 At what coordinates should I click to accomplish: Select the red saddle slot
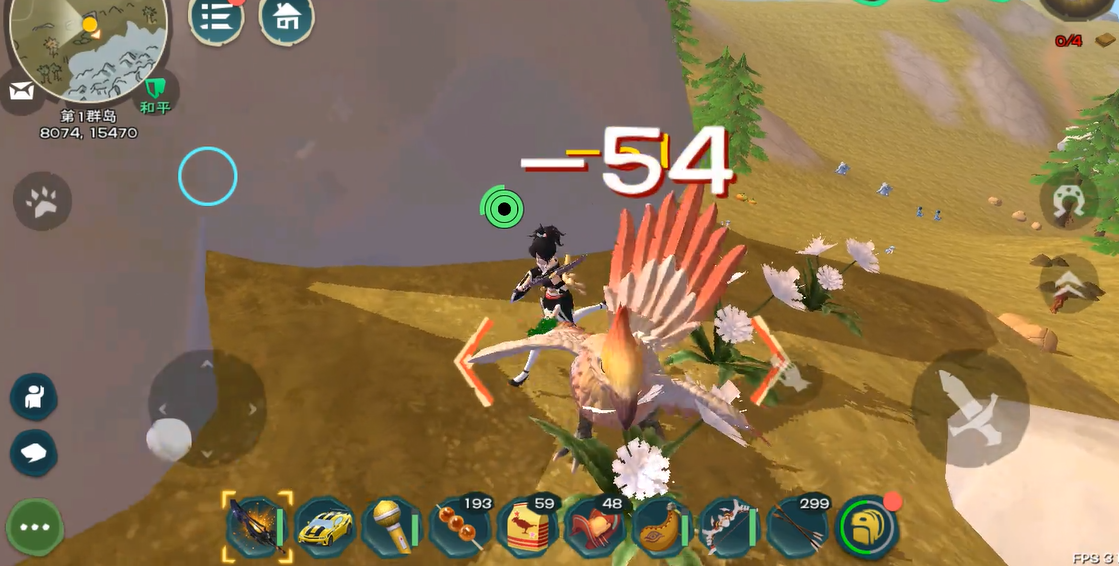click(595, 526)
